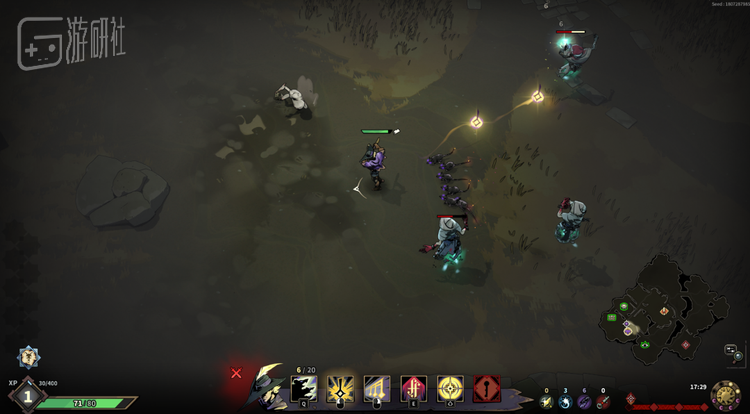This screenshot has width=750, height=414.
Task: Select the purple spiral resource icon
Action: pos(584,402)
